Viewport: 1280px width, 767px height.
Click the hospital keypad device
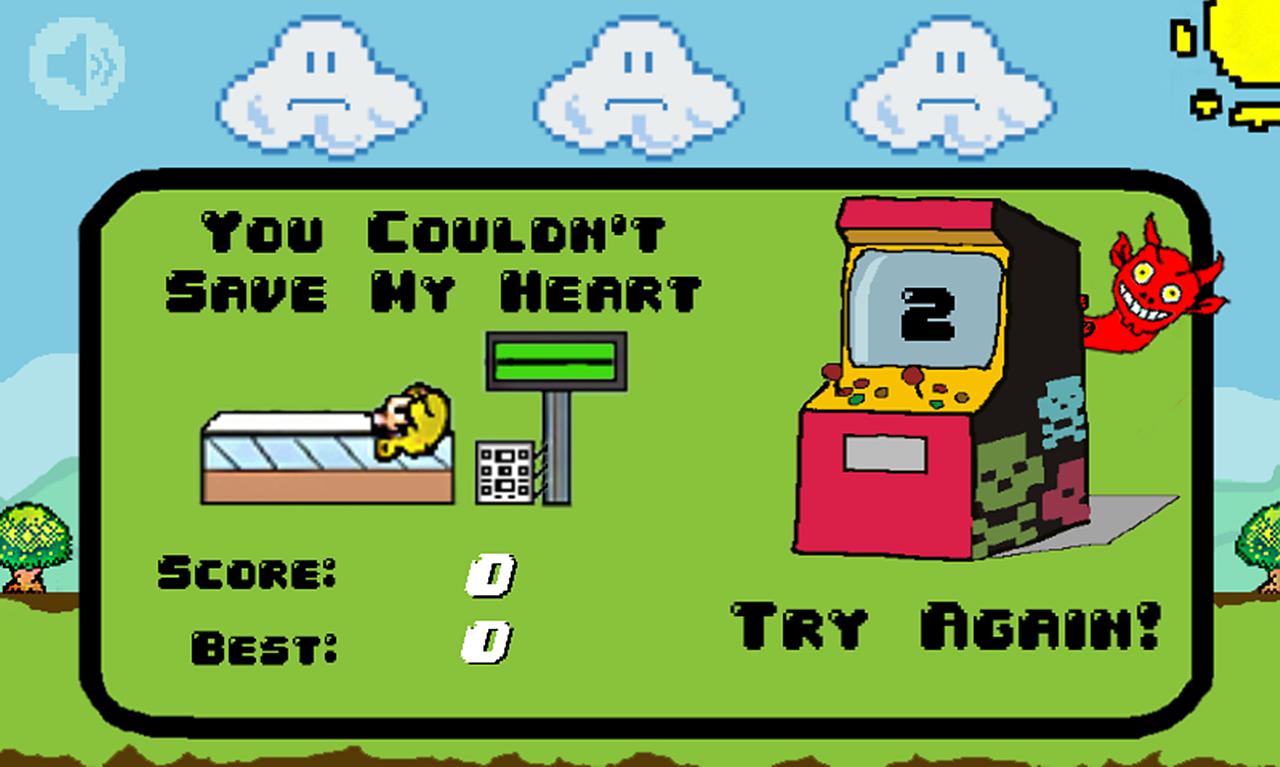(x=505, y=470)
